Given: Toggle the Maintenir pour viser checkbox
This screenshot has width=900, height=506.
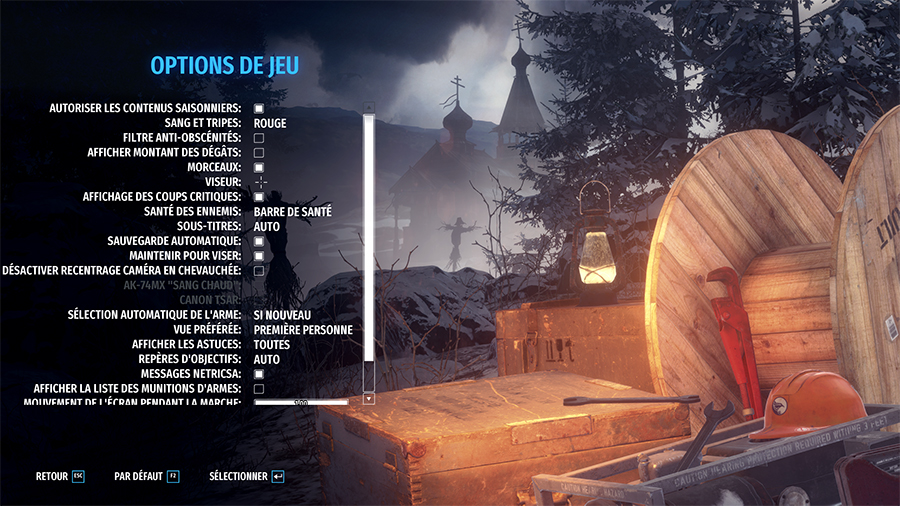Looking at the screenshot, I should click(x=258, y=256).
